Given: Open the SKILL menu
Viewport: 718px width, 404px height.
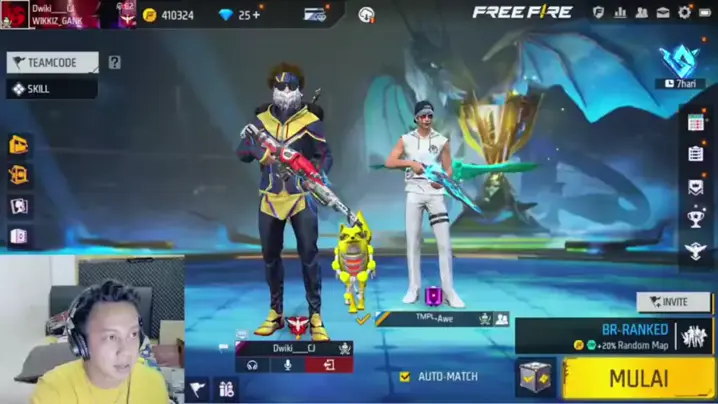Looking at the screenshot, I should click(x=52, y=89).
